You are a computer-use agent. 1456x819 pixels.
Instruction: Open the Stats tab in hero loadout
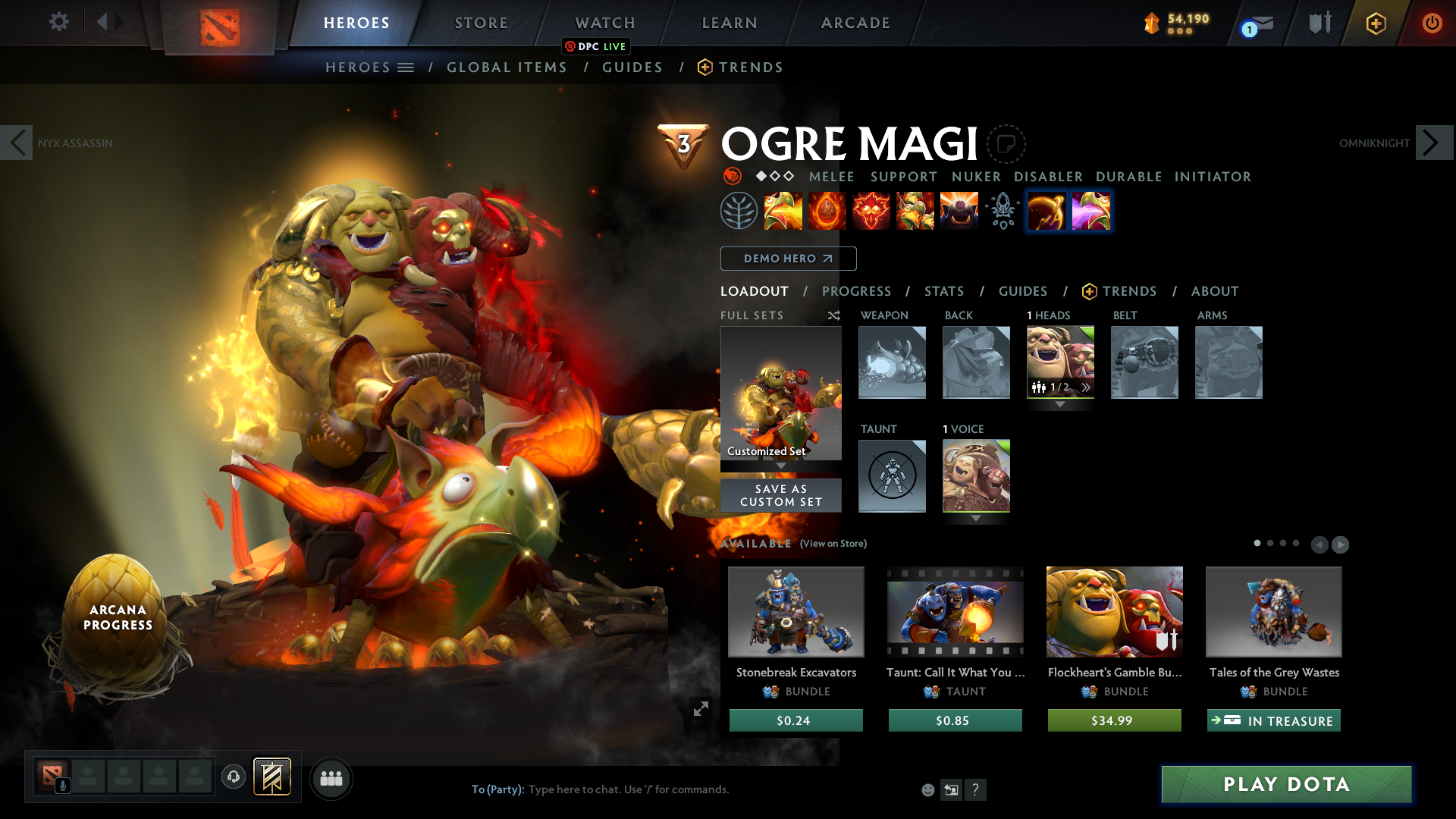[943, 291]
